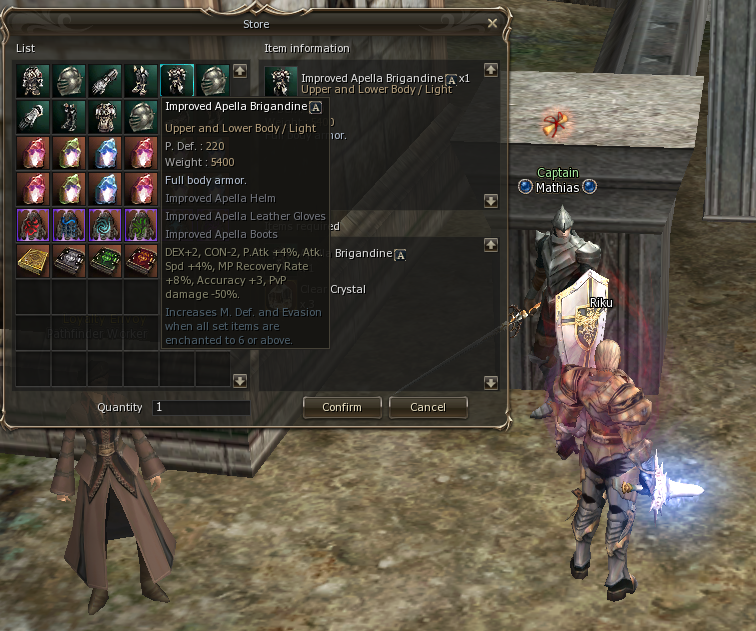
Task: Select the green spellbook item
Action: tap(105, 260)
